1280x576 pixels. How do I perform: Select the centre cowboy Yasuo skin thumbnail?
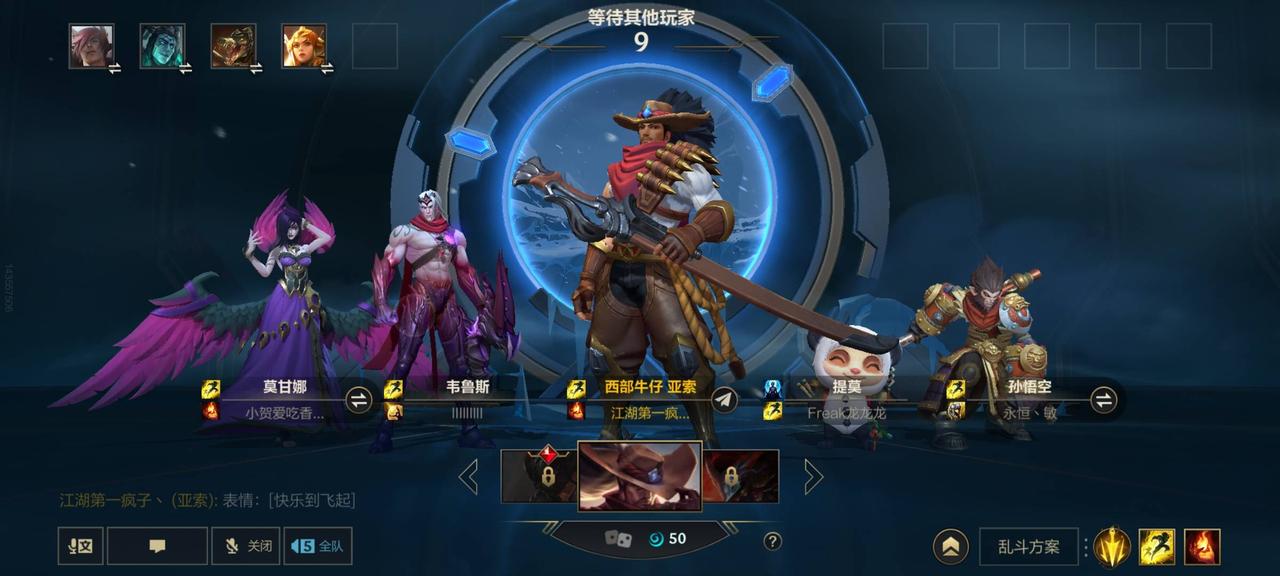click(x=640, y=476)
